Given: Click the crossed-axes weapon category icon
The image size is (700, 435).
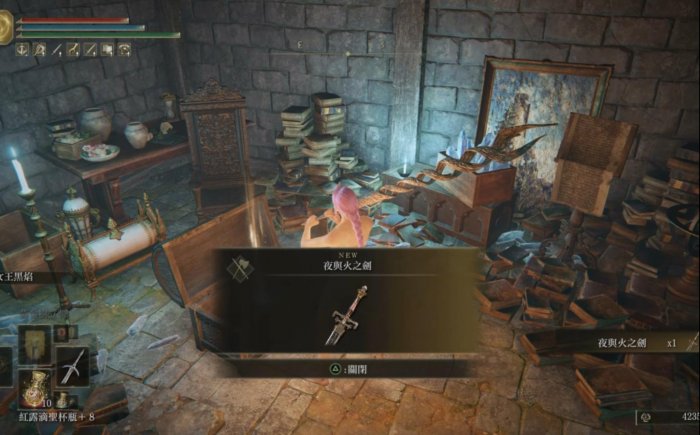Looking at the screenshot, I should tap(240, 268).
